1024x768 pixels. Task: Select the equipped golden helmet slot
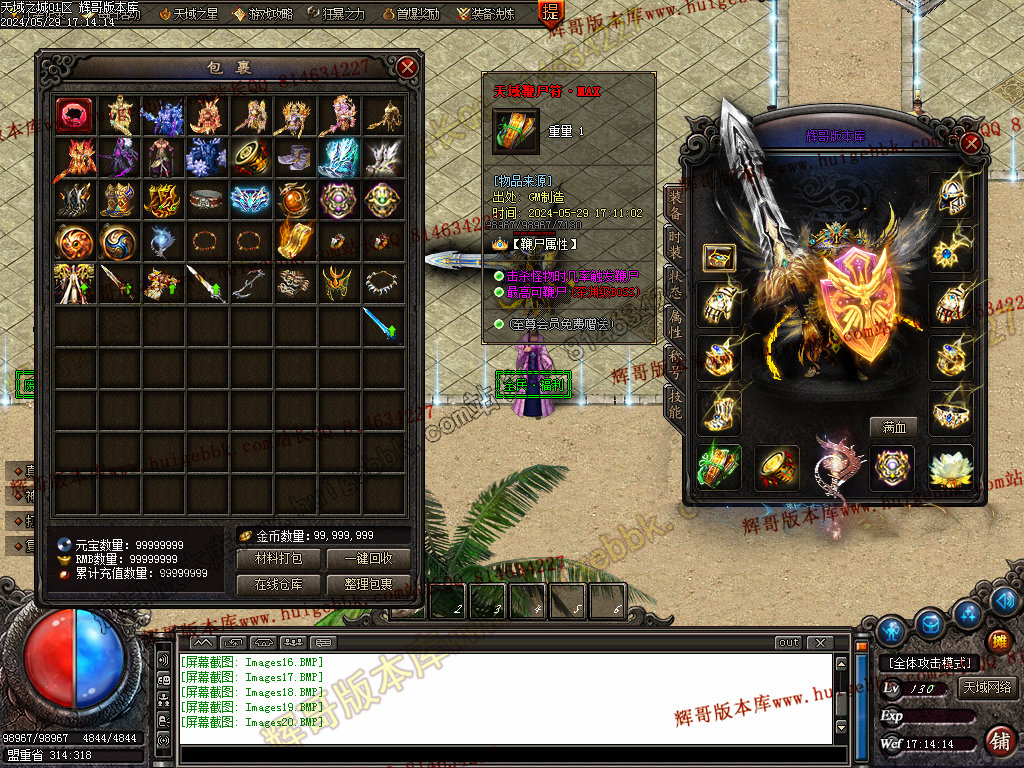(x=950, y=197)
